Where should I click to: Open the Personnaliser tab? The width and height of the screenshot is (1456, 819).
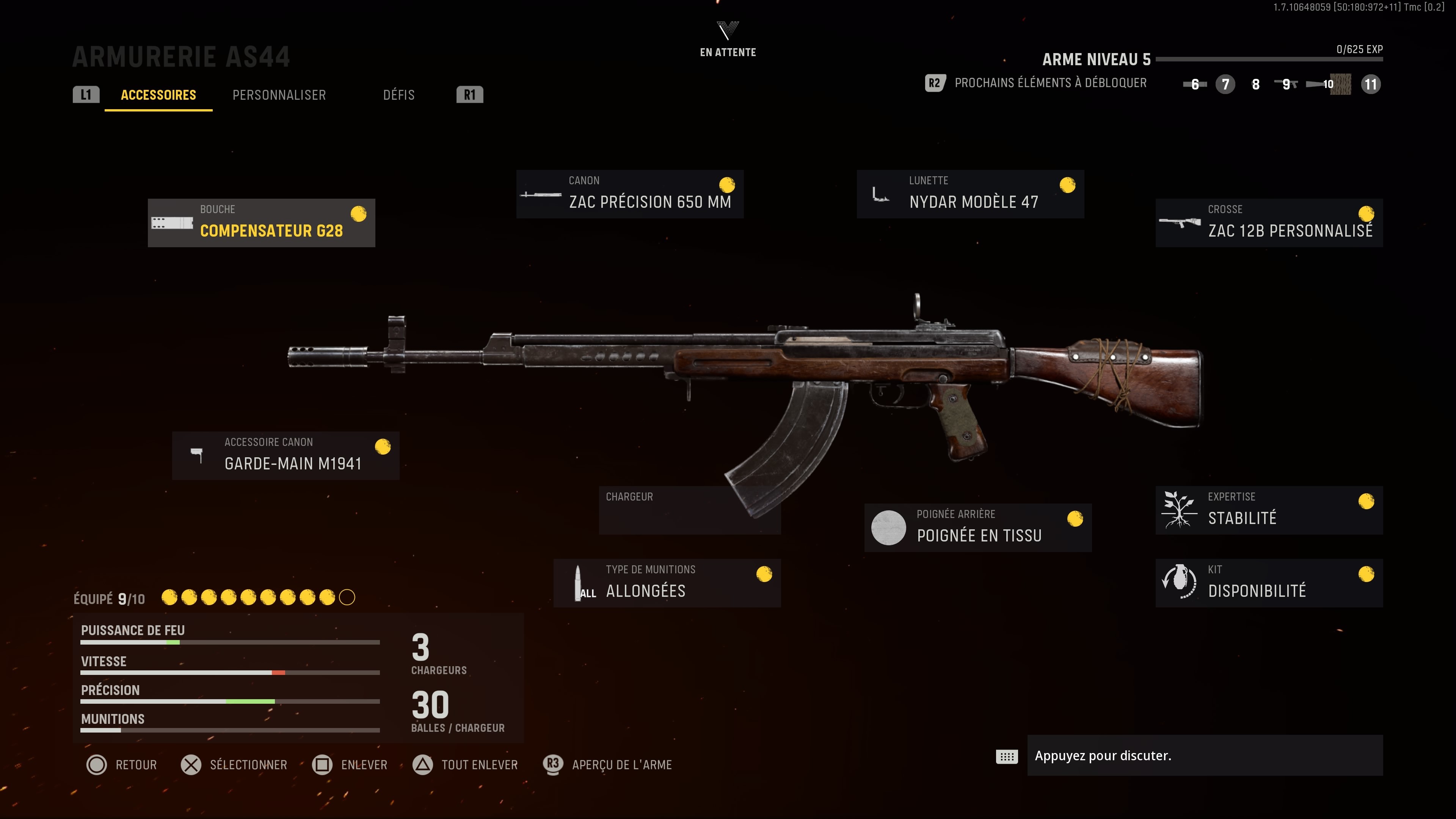click(x=279, y=95)
